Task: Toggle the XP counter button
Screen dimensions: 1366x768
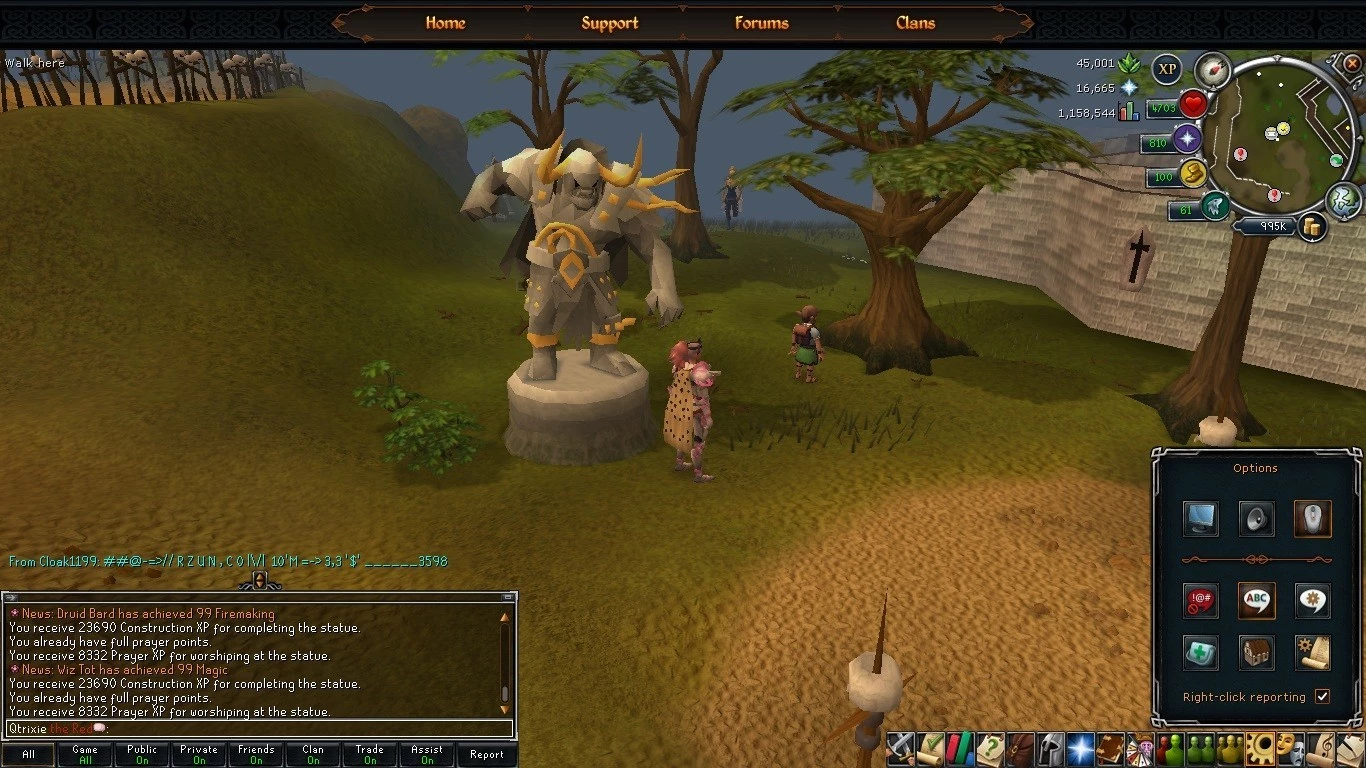Action: tap(1166, 69)
